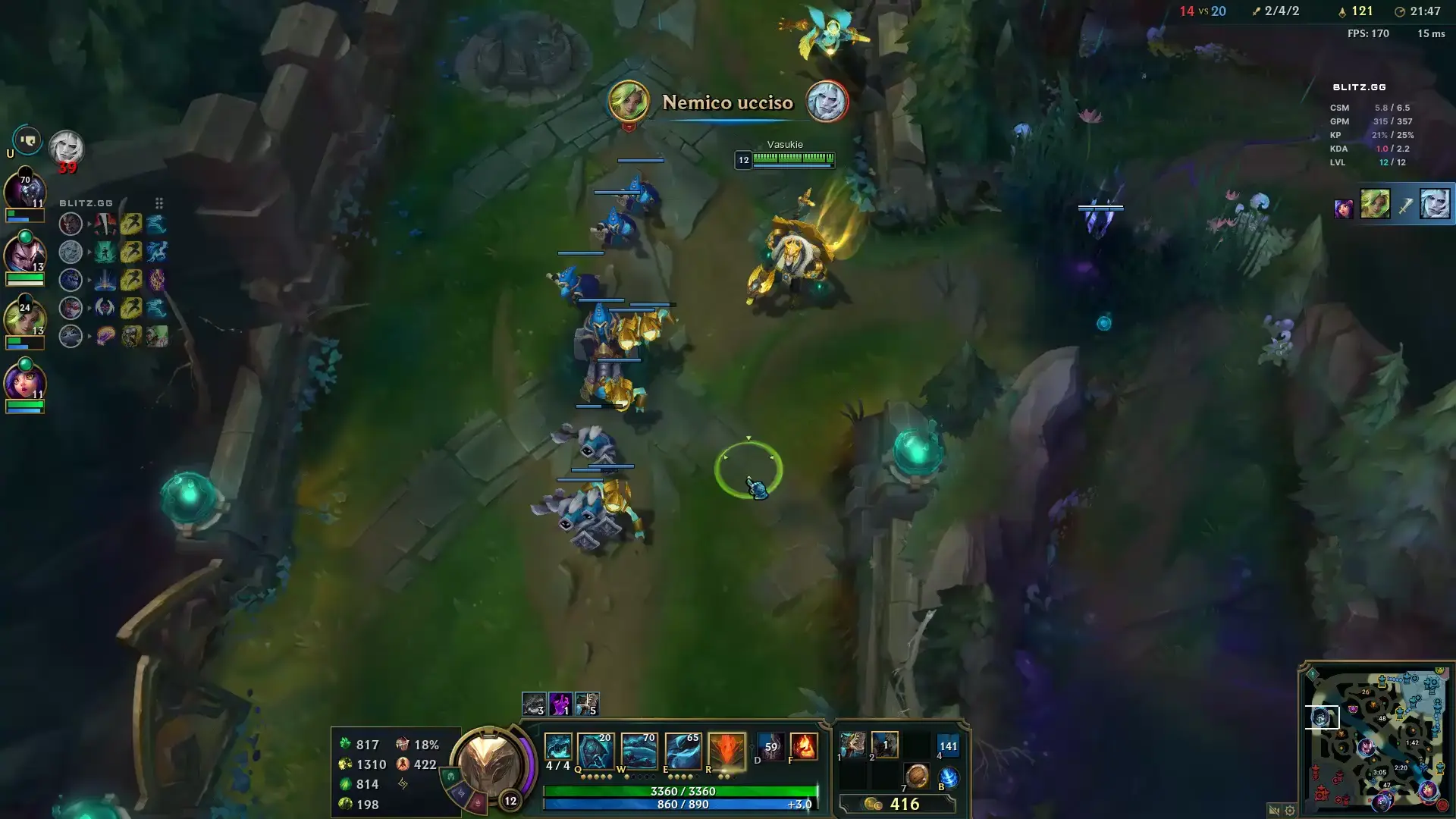
Task: Expand the bottom champion row in Blitz overlay
Action: pyautogui.click(x=90, y=335)
